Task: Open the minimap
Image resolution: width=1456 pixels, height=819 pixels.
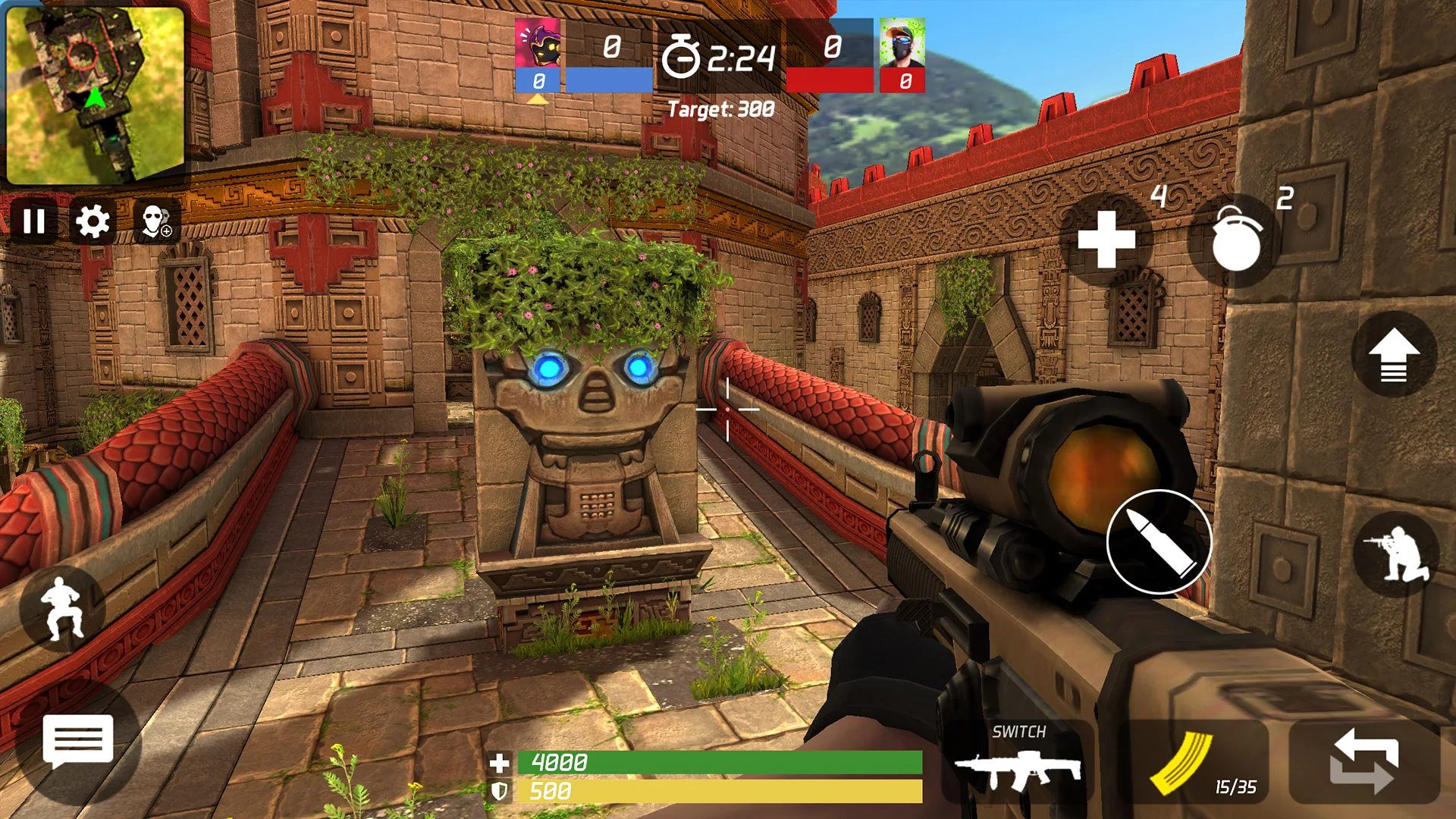Action: click(95, 95)
